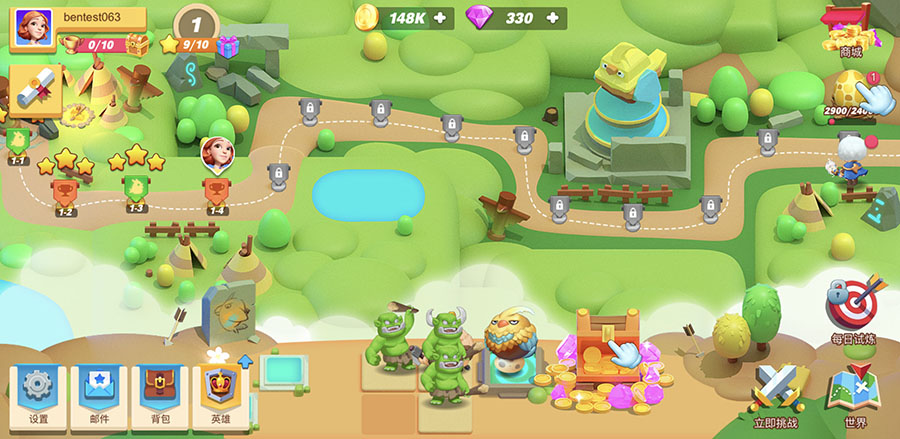Open the 英雄 heroes menu
Viewport: 900px width, 439px height.
coord(220,394)
